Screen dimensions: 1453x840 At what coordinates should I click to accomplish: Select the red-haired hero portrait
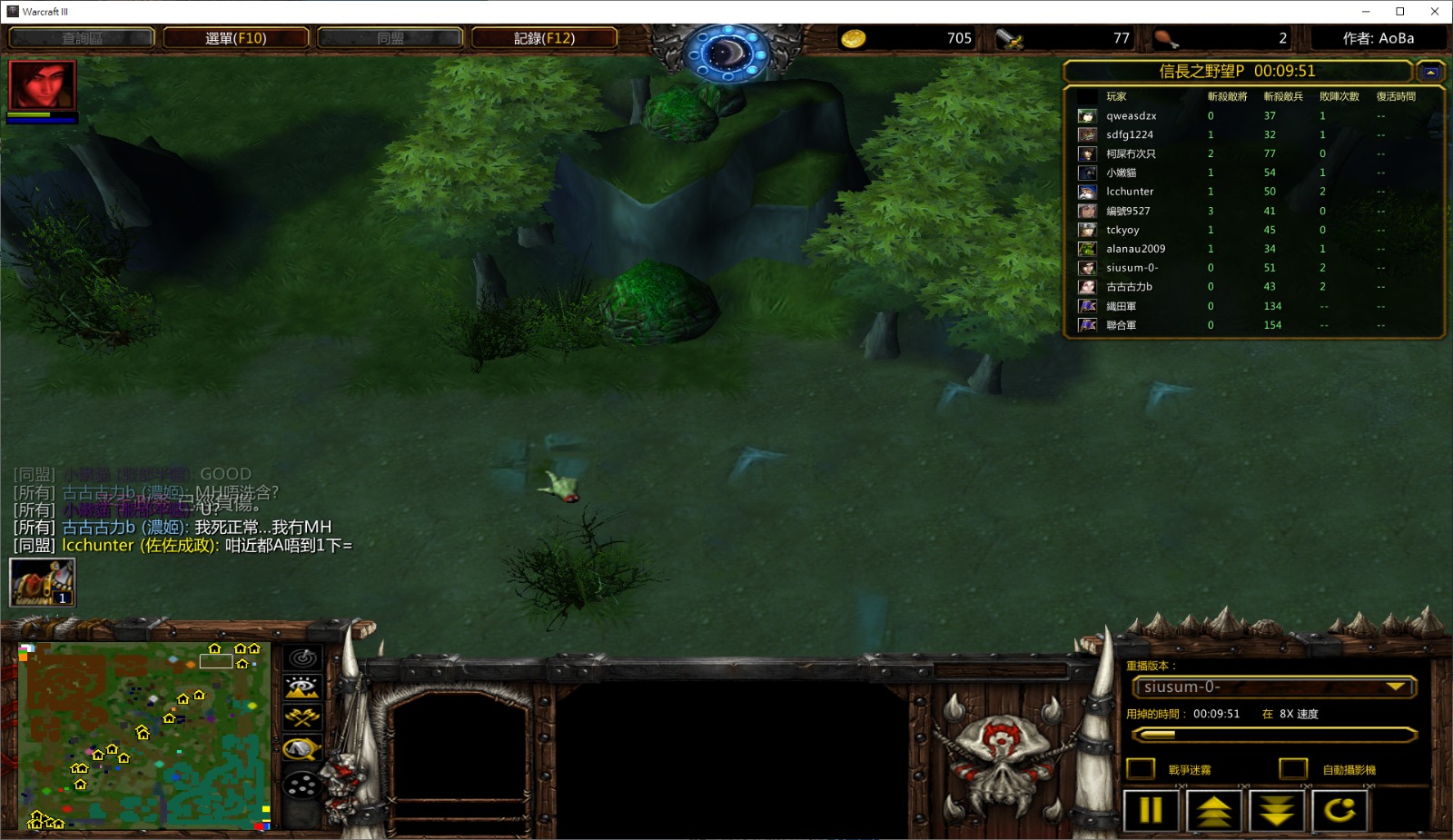tap(42, 85)
